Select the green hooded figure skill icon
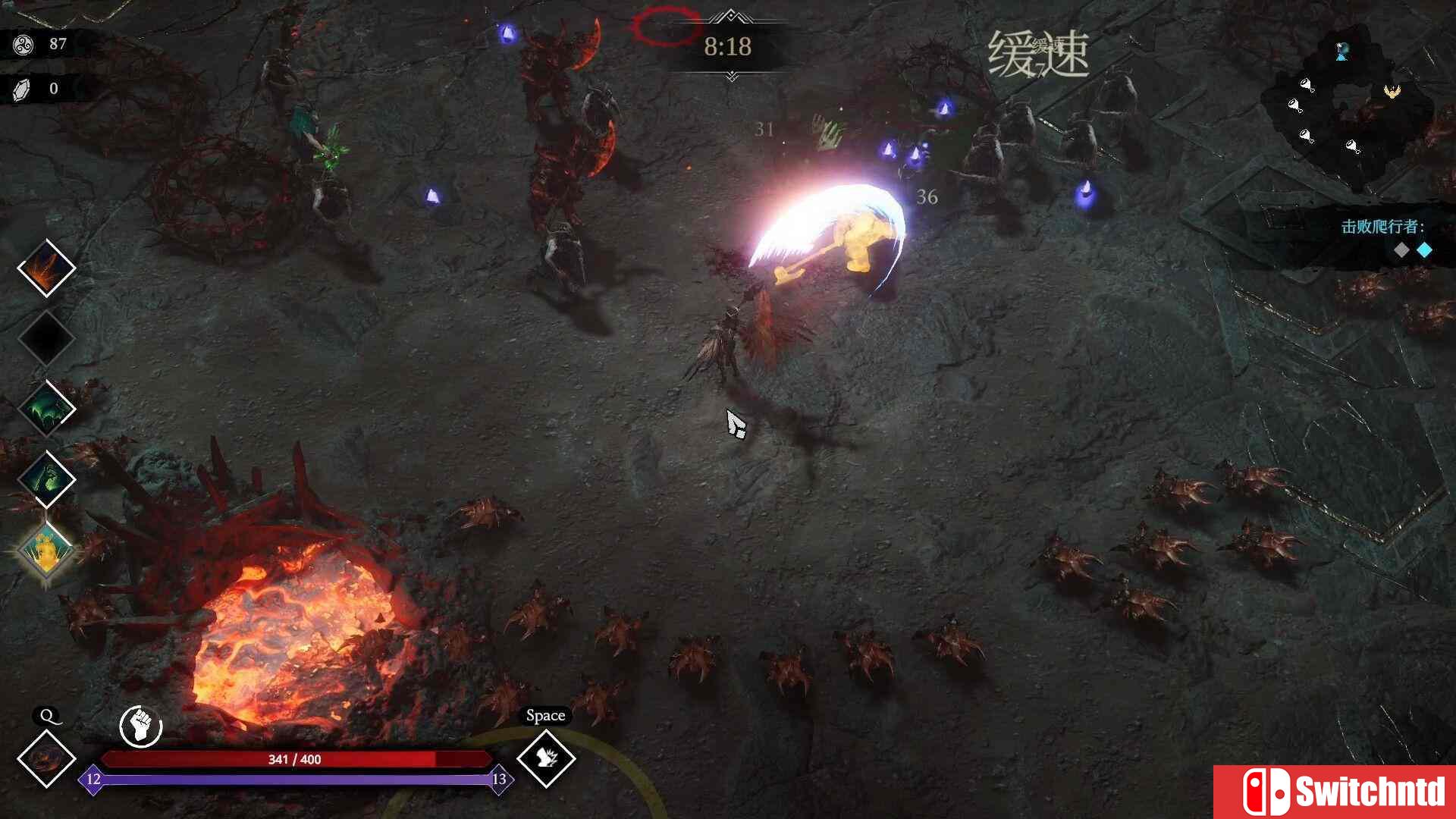 [x=47, y=479]
